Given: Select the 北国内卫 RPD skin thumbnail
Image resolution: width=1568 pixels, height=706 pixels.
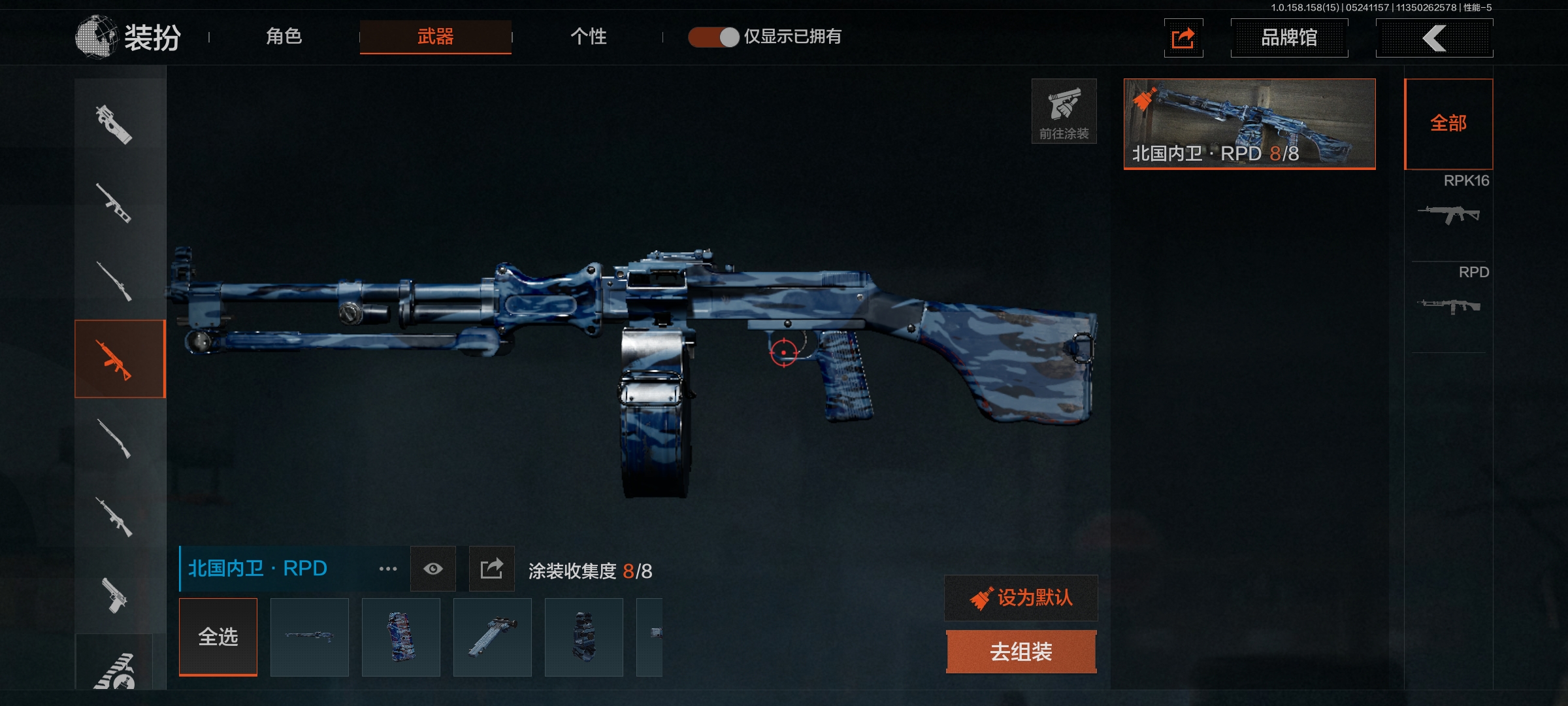Looking at the screenshot, I should (x=1249, y=124).
